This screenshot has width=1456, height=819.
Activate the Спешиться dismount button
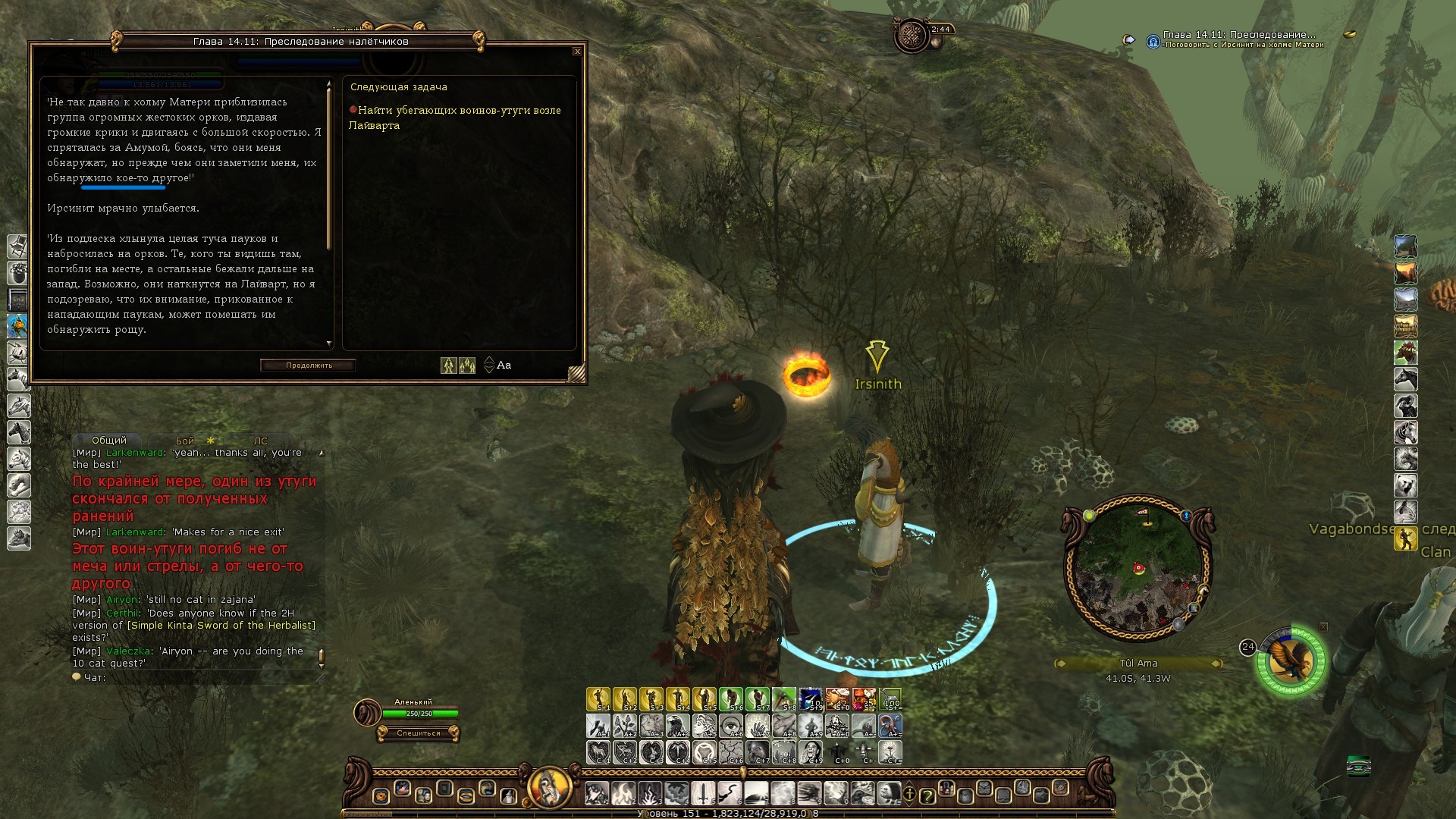pyautogui.click(x=418, y=733)
